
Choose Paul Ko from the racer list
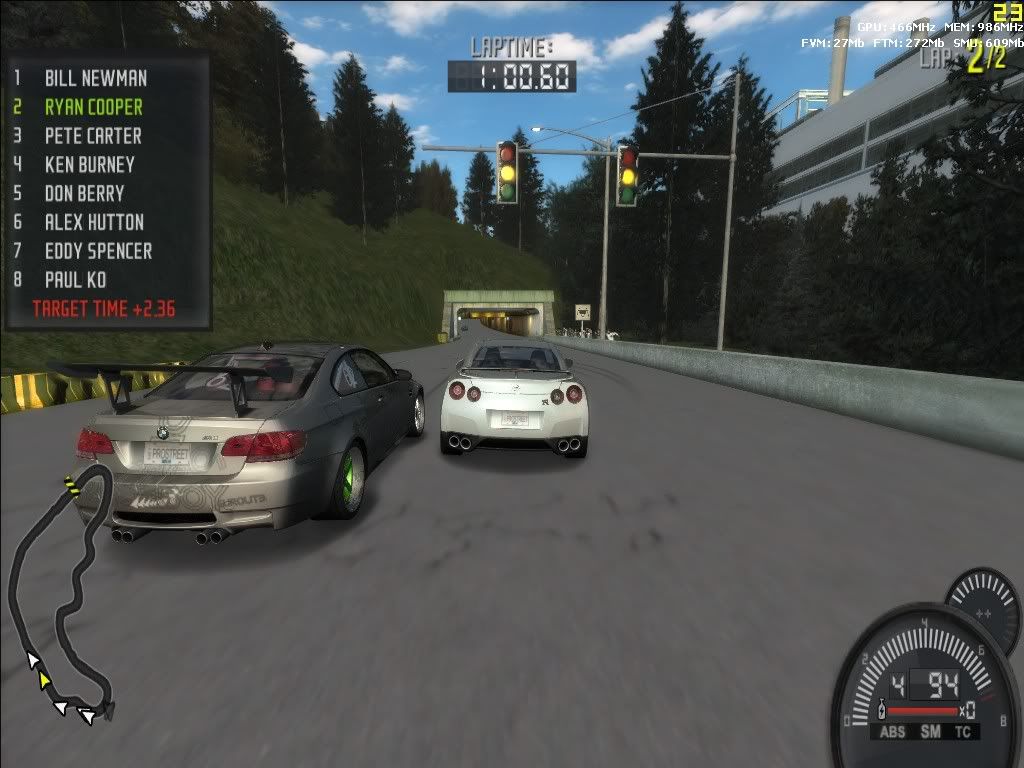point(75,281)
